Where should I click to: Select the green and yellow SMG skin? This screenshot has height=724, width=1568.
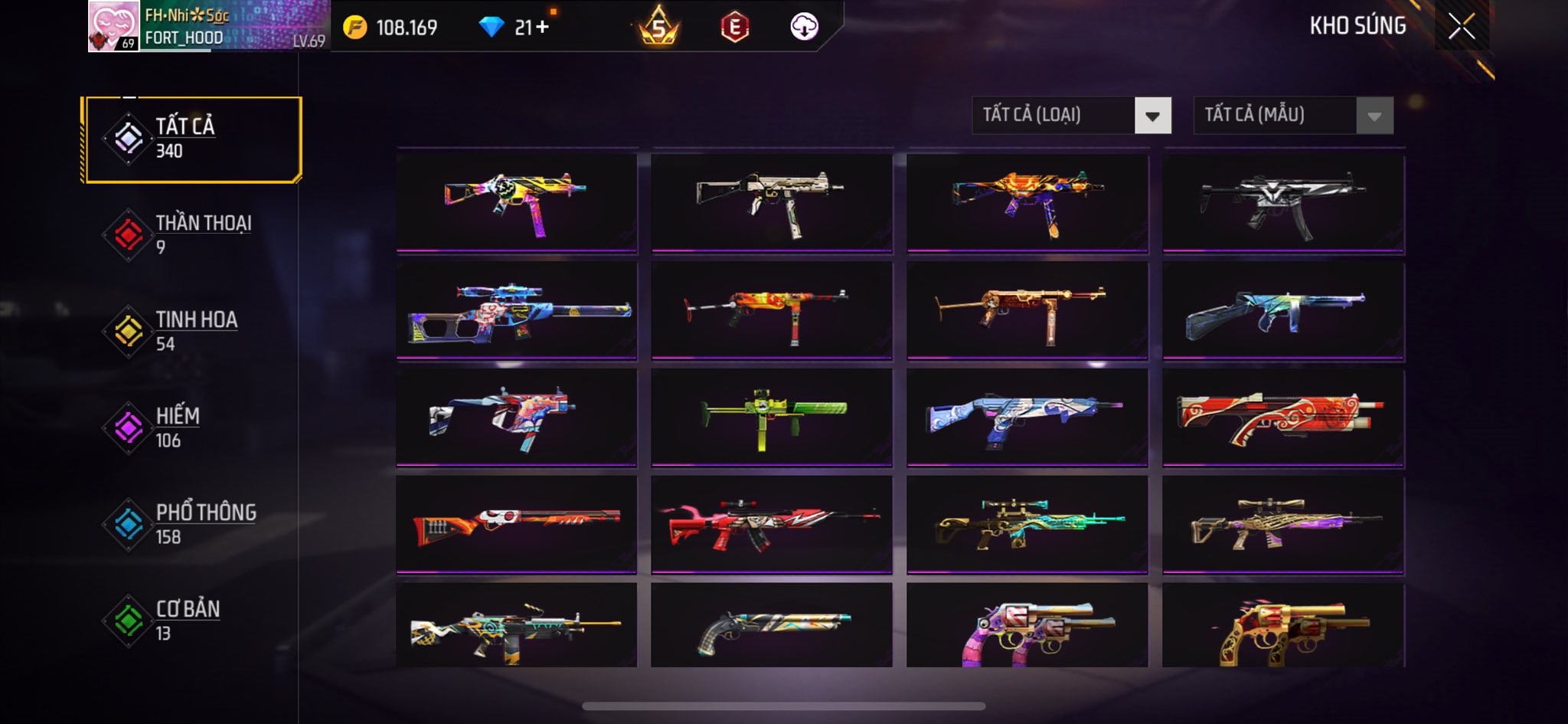pyautogui.click(x=772, y=418)
